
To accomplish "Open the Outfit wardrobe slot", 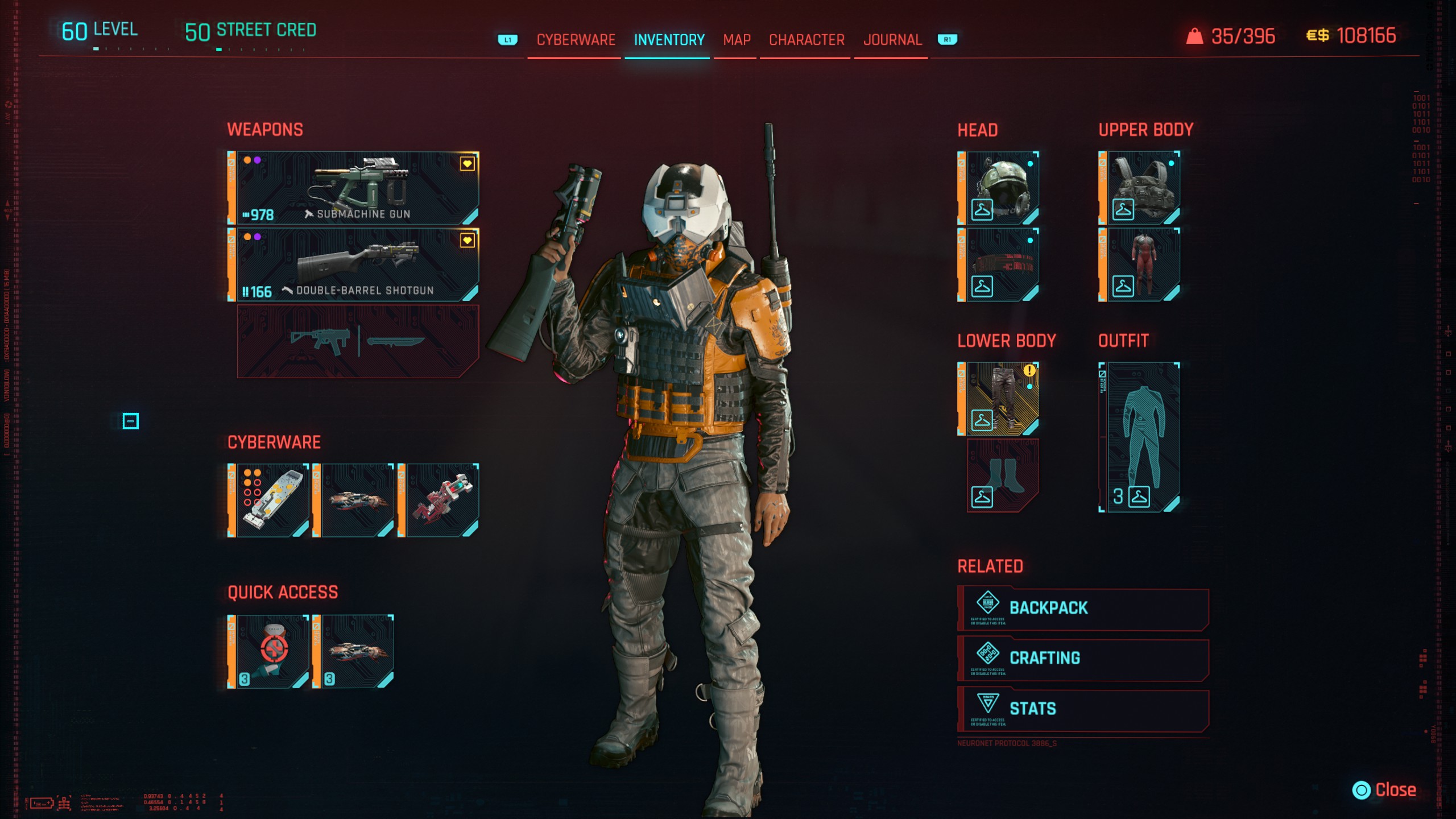I will tap(1140, 437).
